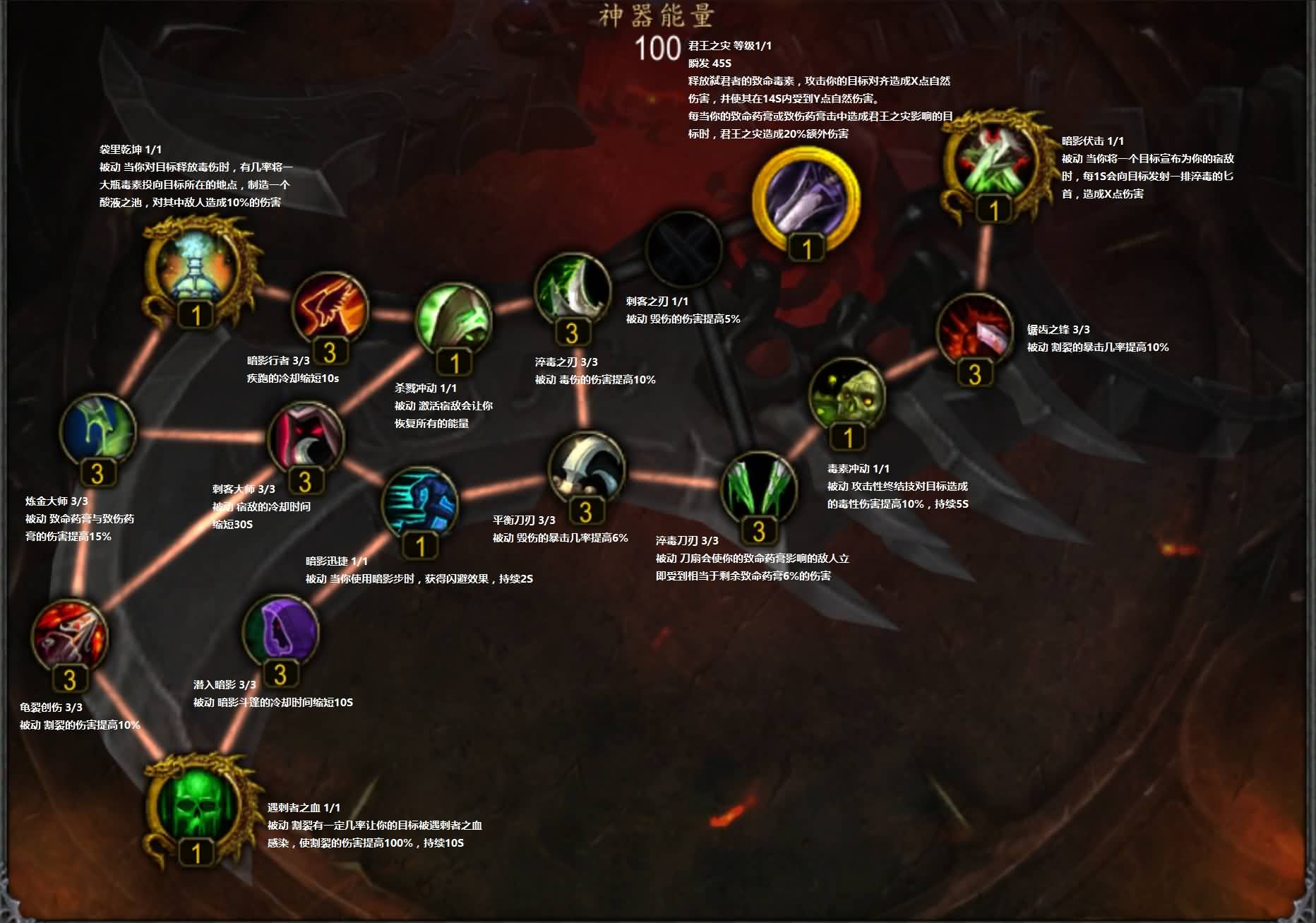Image resolution: width=1316 pixels, height=923 pixels.
Task: Select the 杀戮冲动 hooded figure trait
Action: [x=453, y=321]
